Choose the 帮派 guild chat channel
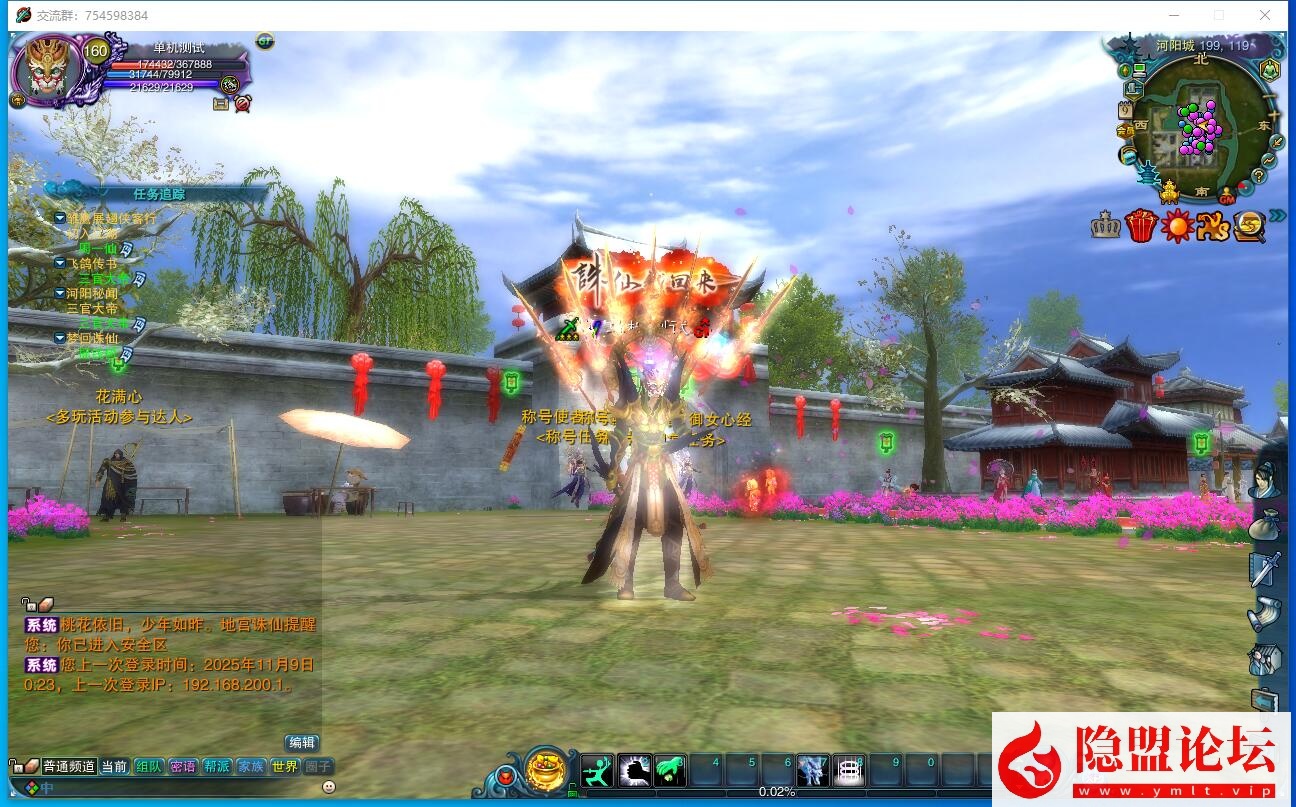 (x=217, y=766)
